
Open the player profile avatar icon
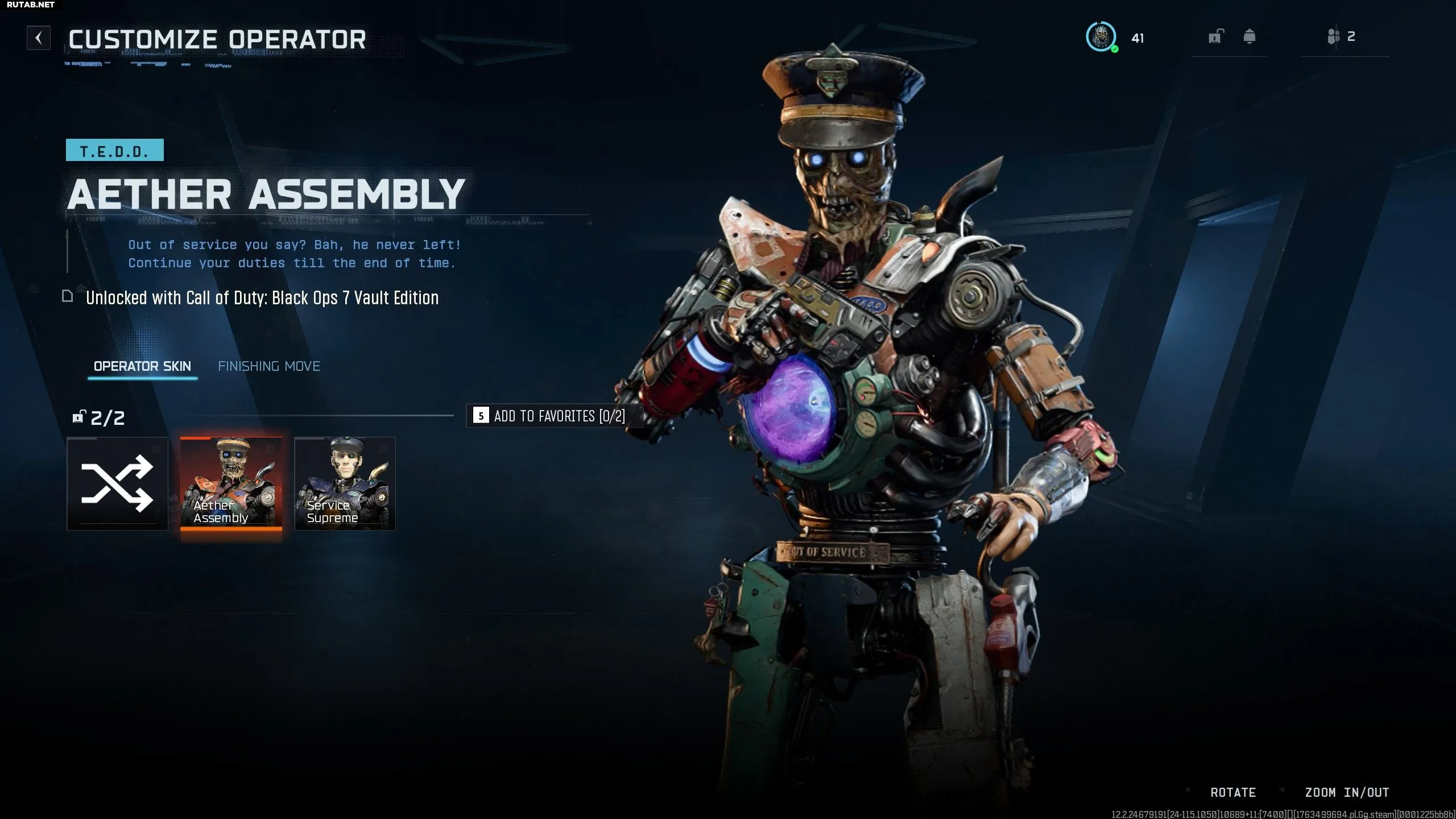1101,38
